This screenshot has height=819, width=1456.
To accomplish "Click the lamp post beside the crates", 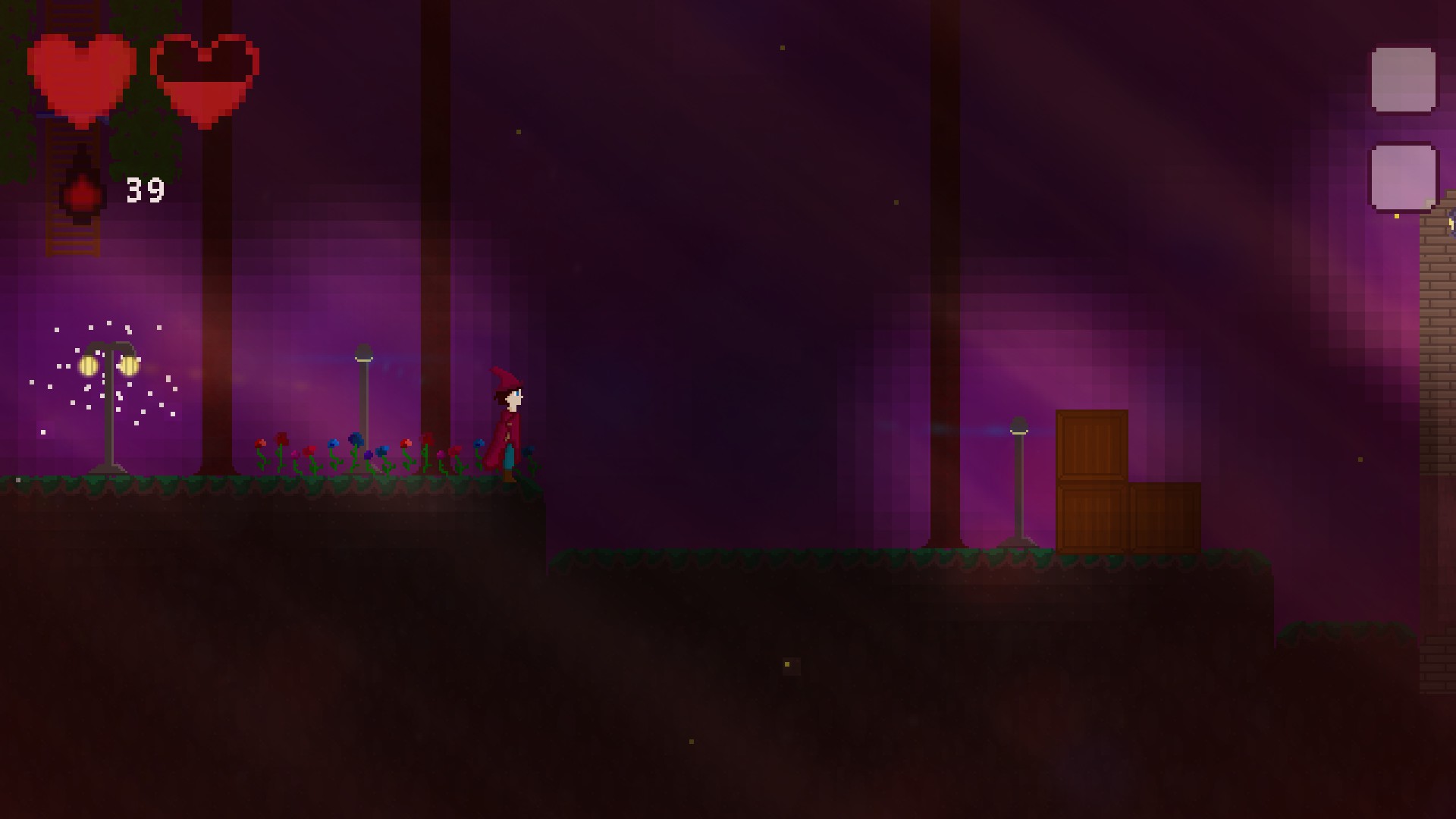I will click(x=1018, y=428).
